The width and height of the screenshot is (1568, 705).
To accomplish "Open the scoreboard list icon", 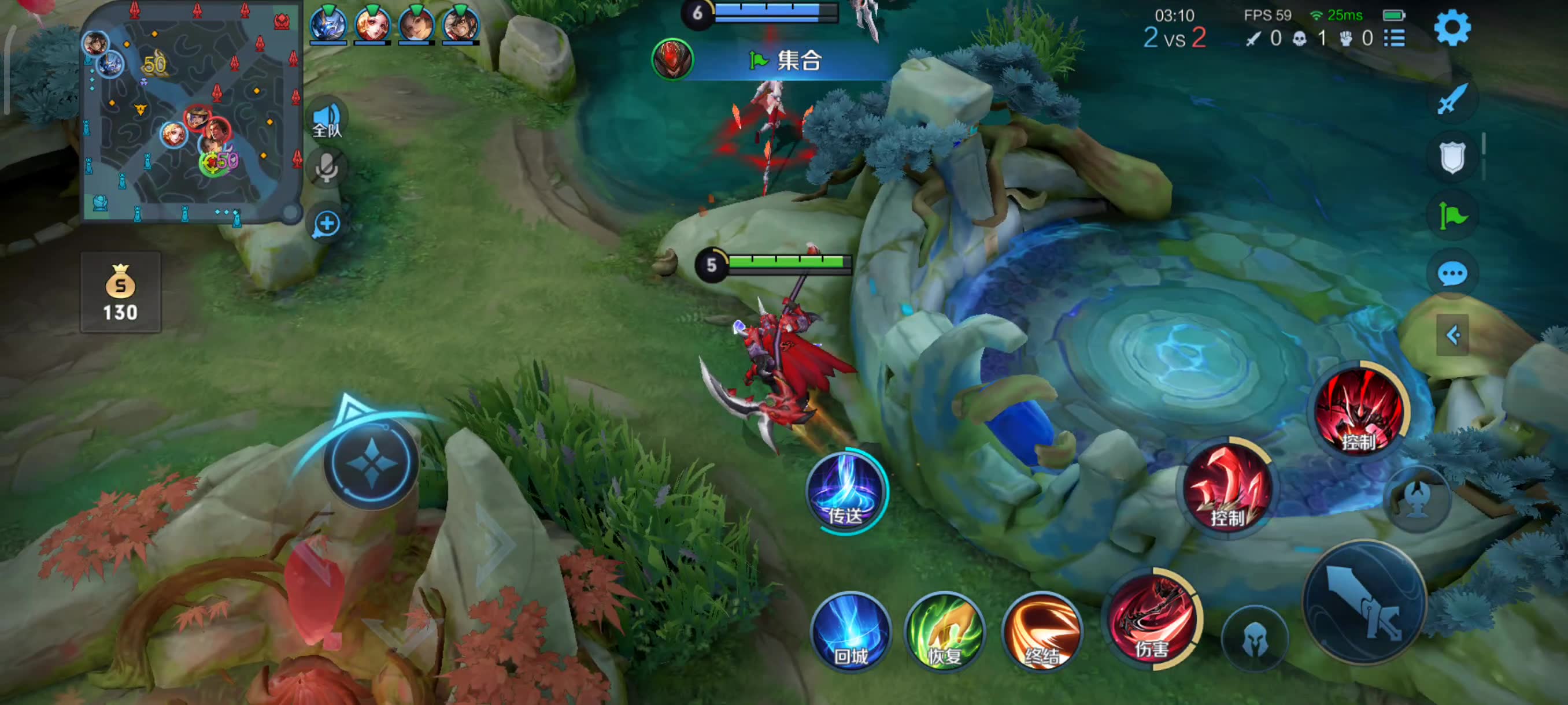I will pos(1394,38).
